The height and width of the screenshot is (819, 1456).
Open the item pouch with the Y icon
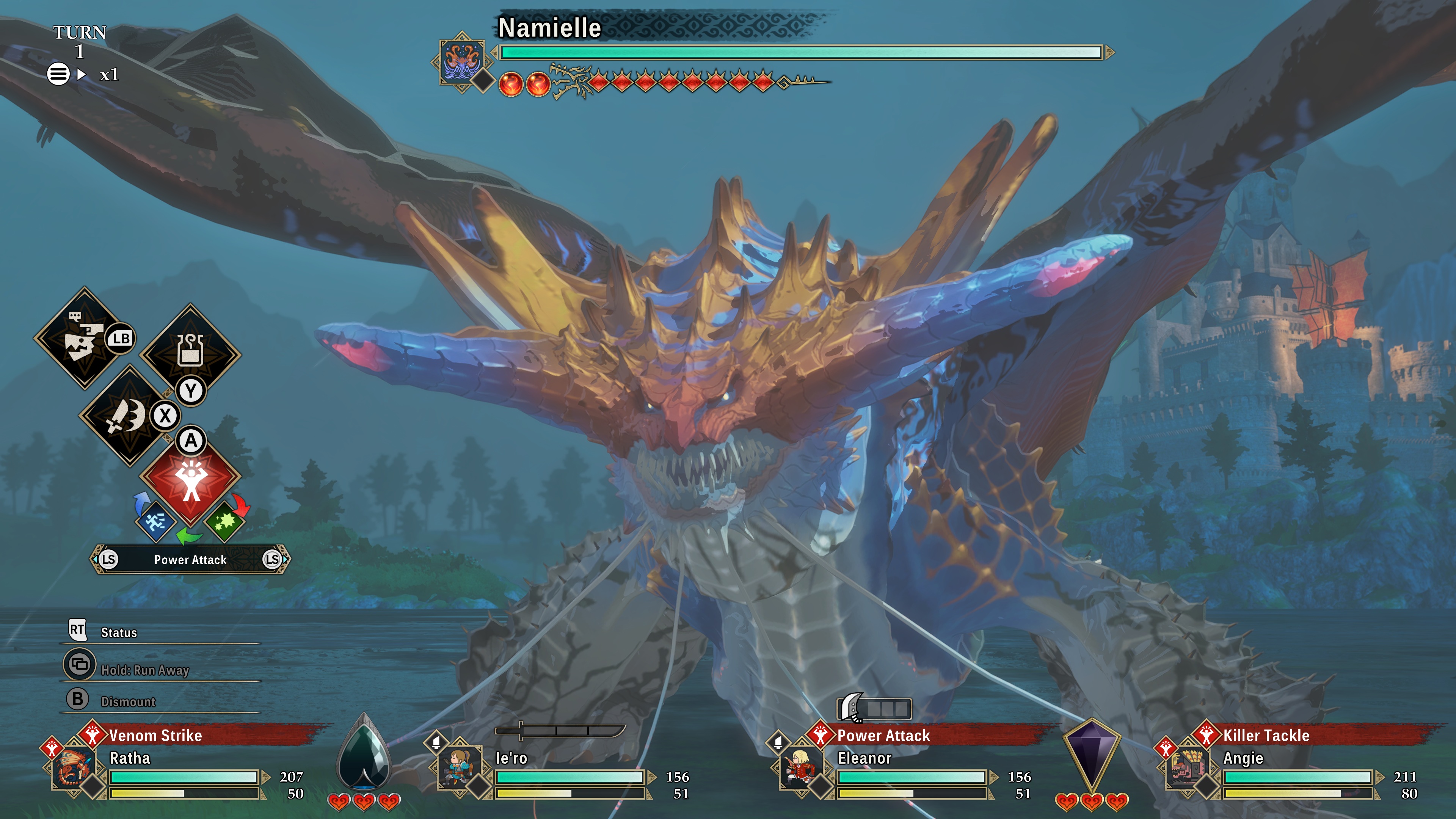click(191, 353)
